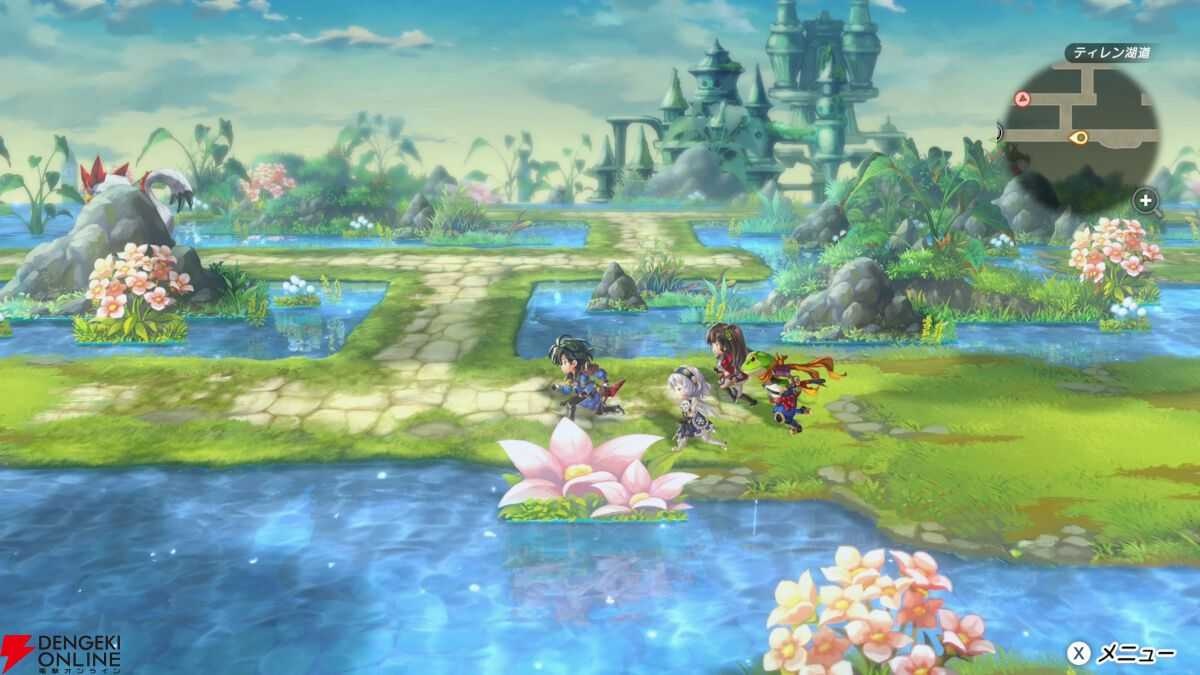Click the minimap's magnifier zoom-in button
Viewport: 1200px width, 675px height.
point(1146,202)
